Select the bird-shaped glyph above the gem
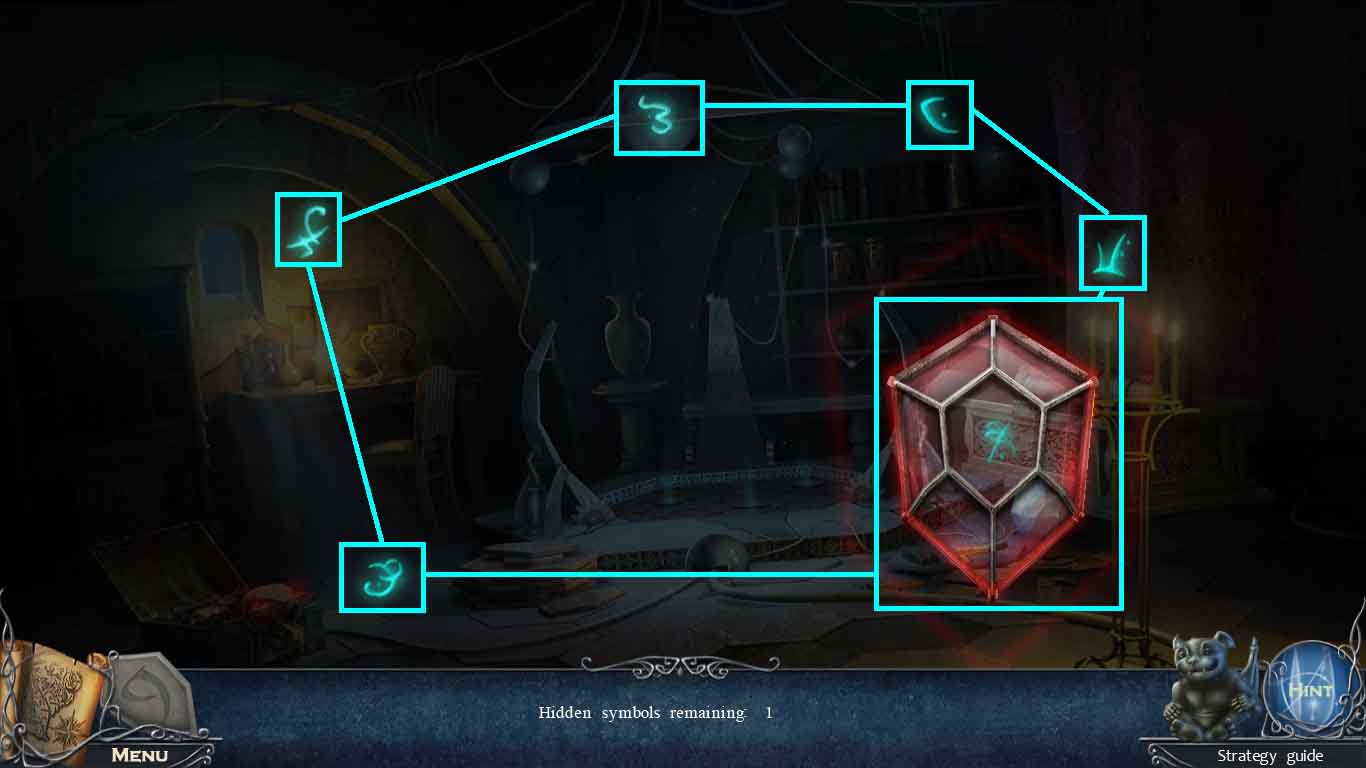Viewport: 1366px width, 768px height. tap(1112, 251)
